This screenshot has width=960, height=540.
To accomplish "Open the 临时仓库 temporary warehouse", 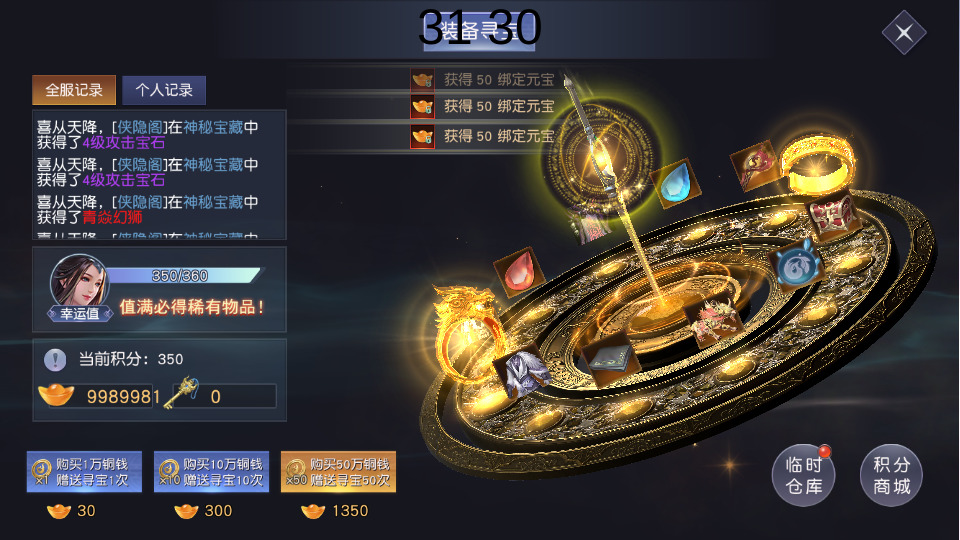I will coord(803,476).
